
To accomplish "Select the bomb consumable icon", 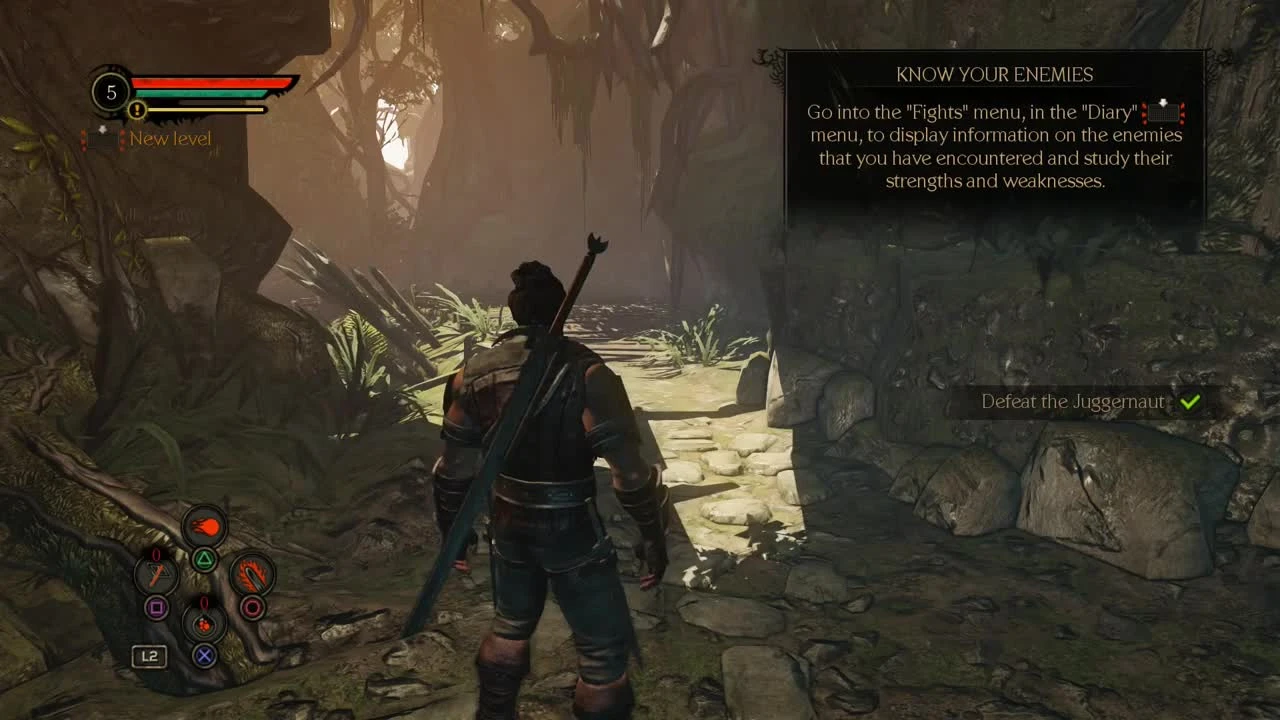I will click(204, 623).
